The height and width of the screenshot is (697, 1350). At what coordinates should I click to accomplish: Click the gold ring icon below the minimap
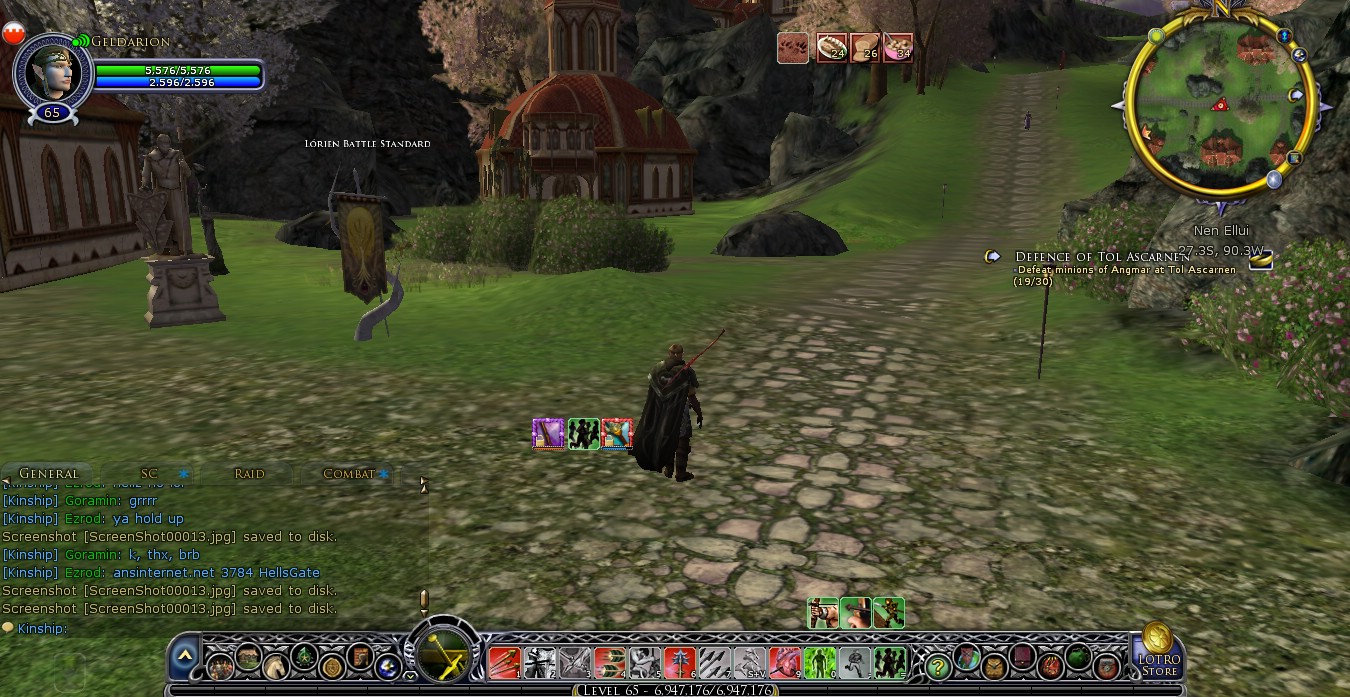[1262, 260]
